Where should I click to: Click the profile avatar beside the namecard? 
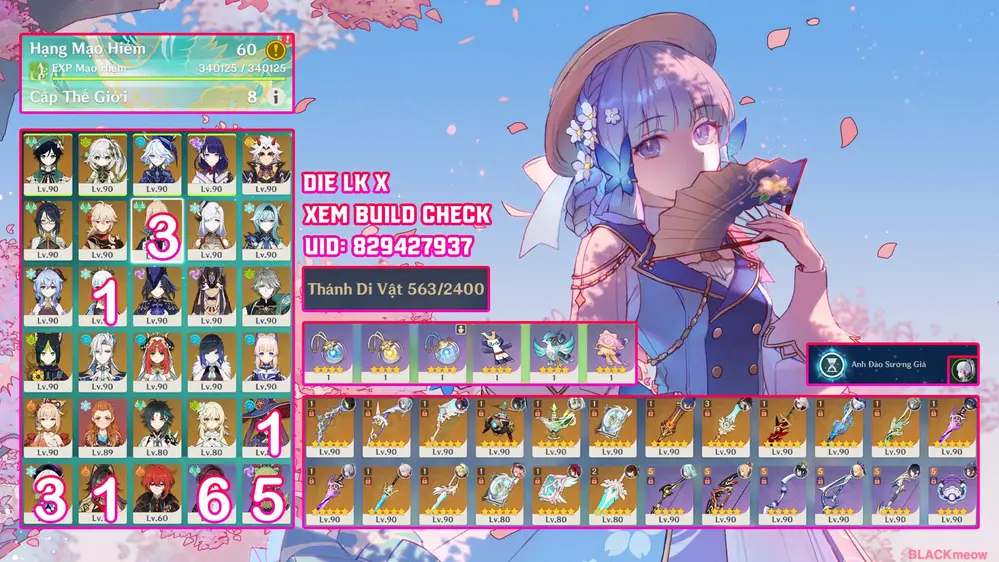[x=963, y=366]
